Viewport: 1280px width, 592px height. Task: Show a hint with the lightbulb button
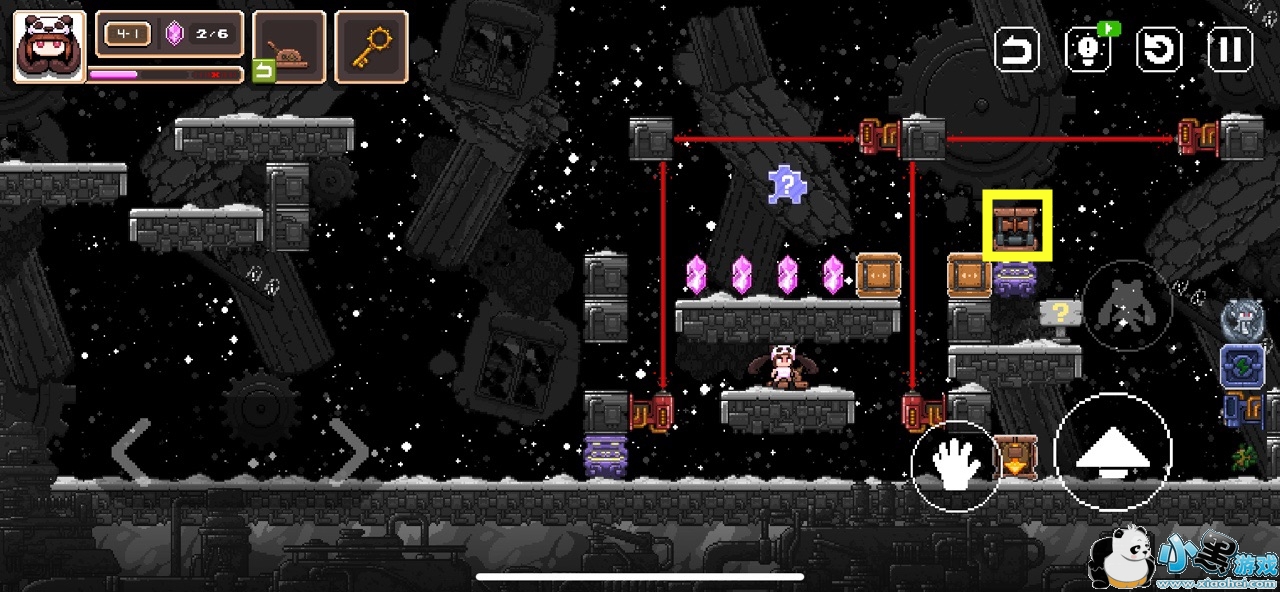[1088, 49]
